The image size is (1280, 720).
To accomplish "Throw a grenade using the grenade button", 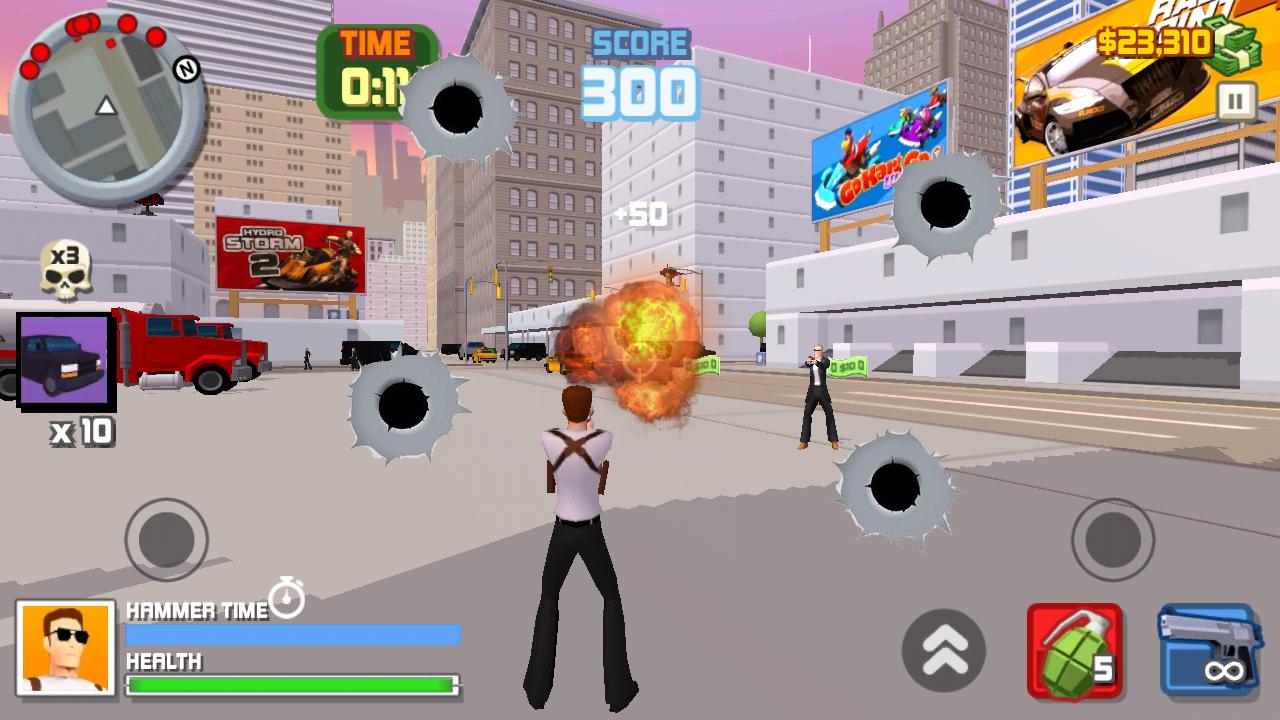I will coord(1075,651).
